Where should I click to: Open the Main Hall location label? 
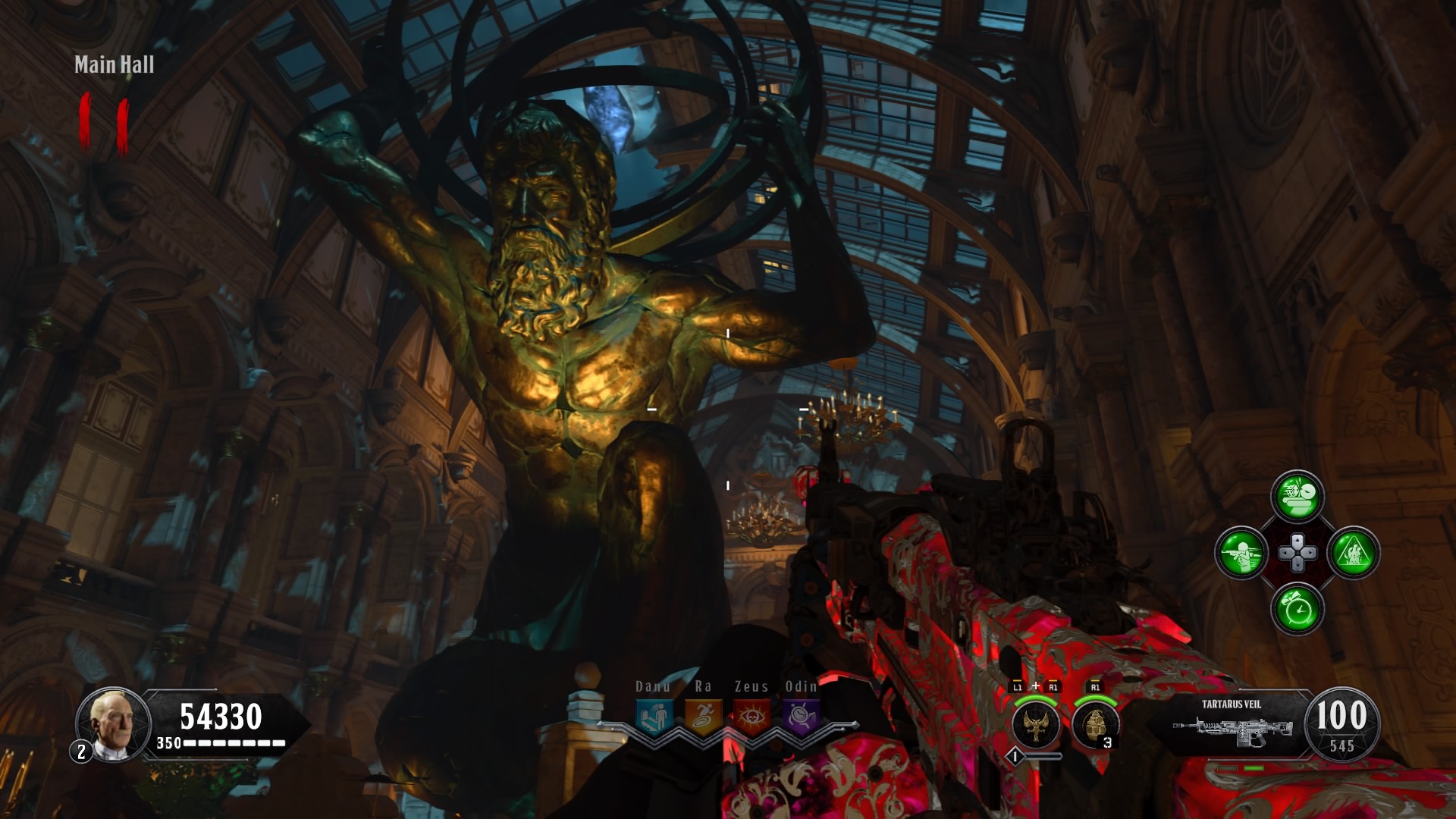[x=114, y=65]
